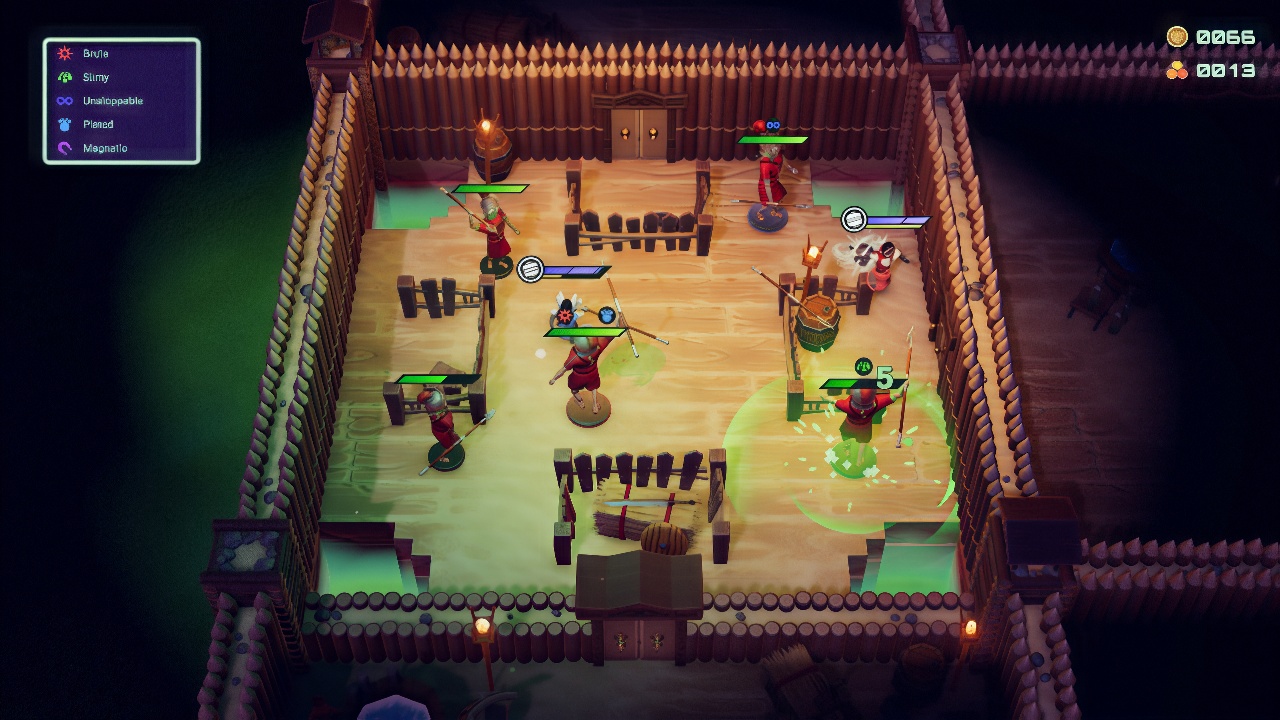This screenshot has height=720, width=1280.
Task: Click the Brute icon above the central swordsman
Action: click(565, 315)
